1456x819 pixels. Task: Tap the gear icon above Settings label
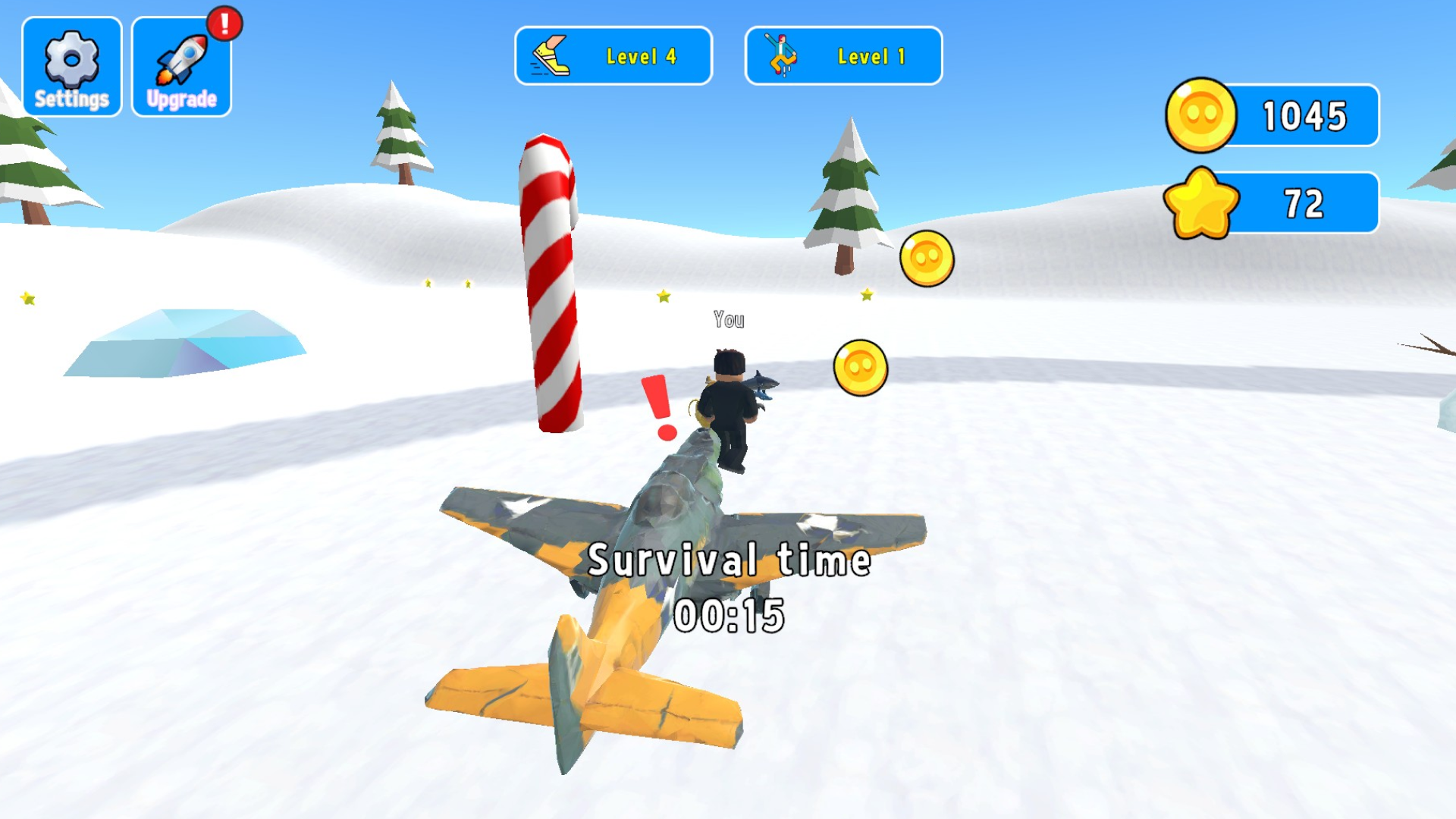pyautogui.click(x=72, y=61)
